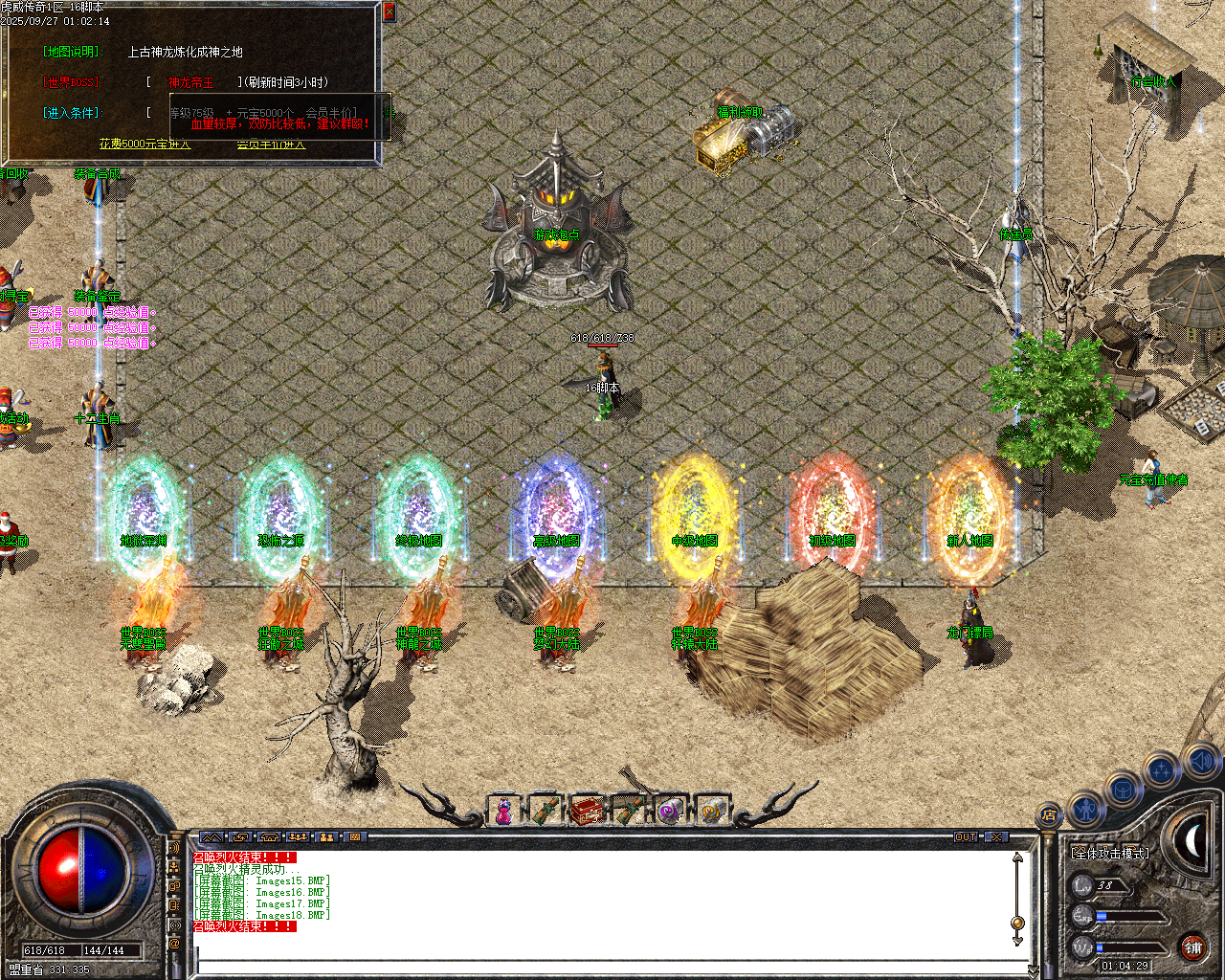Open the character status figure icon
This screenshot has width=1225, height=980.
1086,810
